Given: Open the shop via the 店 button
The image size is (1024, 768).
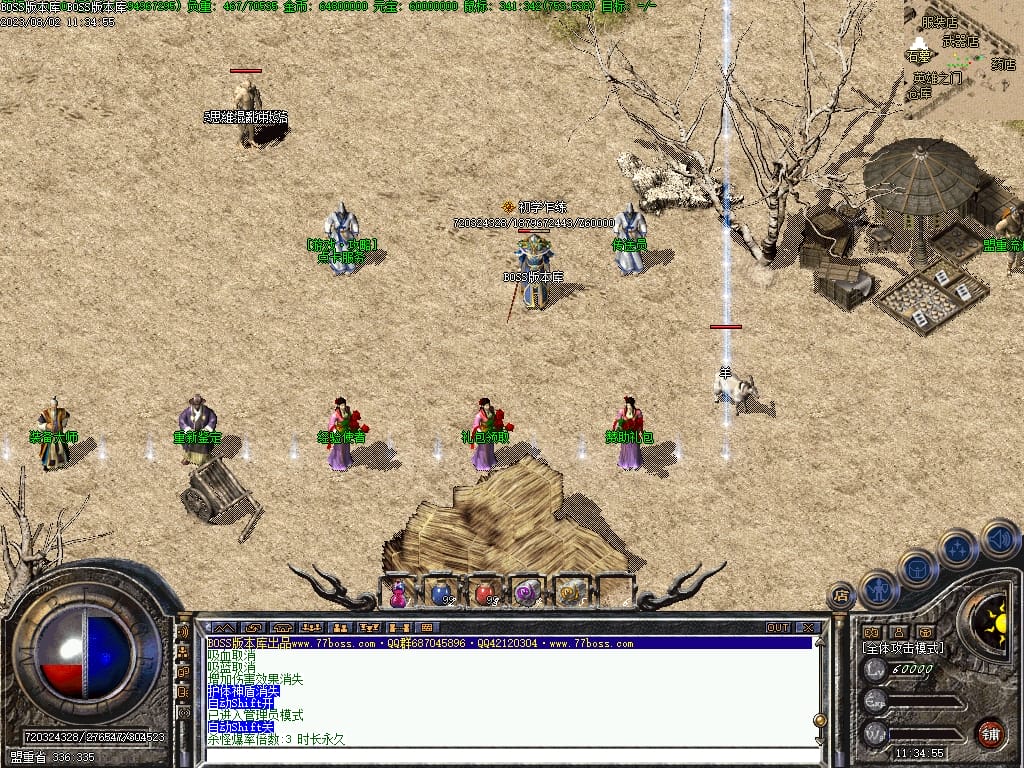Looking at the screenshot, I should (x=840, y=597).
